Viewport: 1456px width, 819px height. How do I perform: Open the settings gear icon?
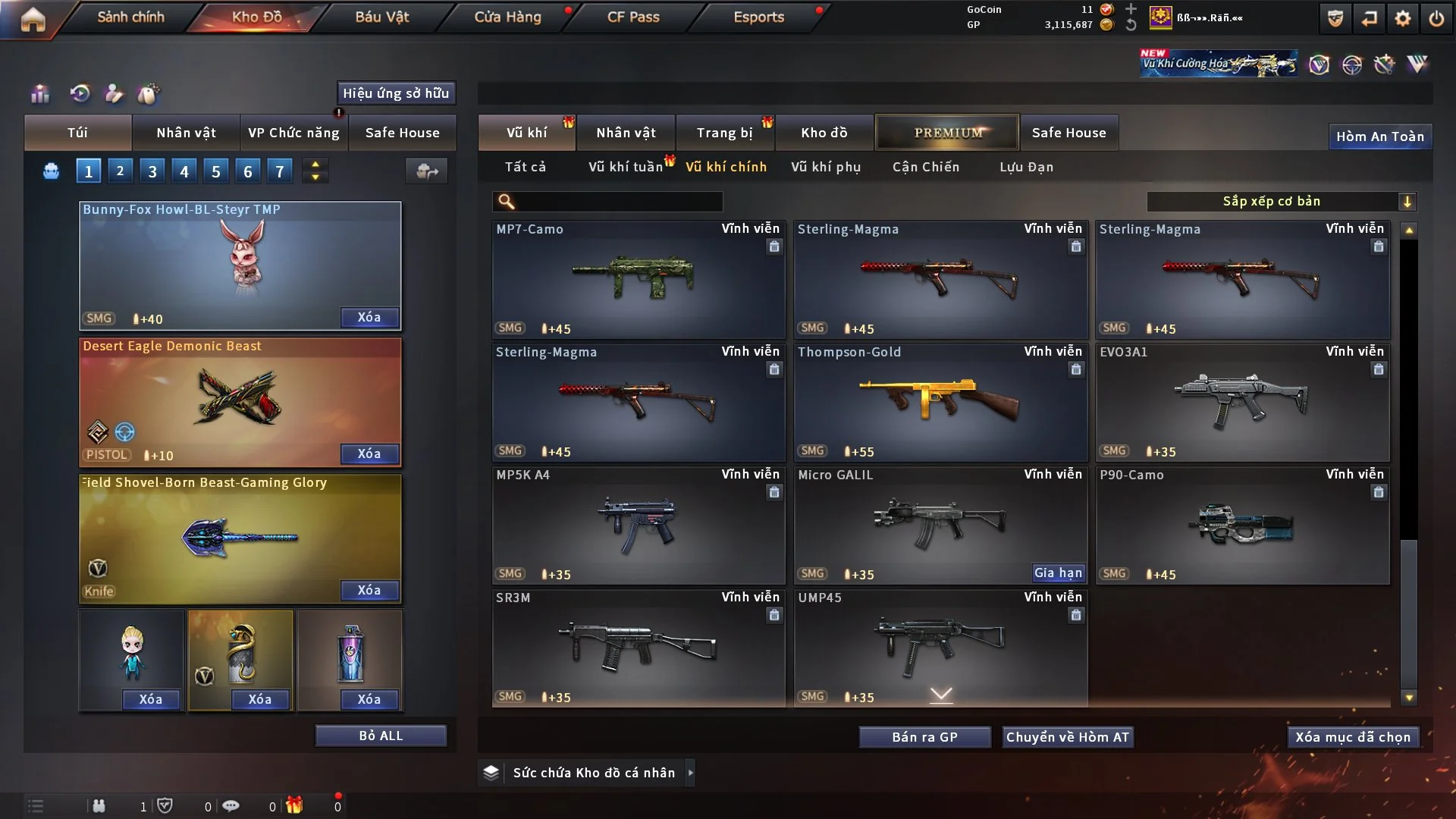(x=1402, y=18)
